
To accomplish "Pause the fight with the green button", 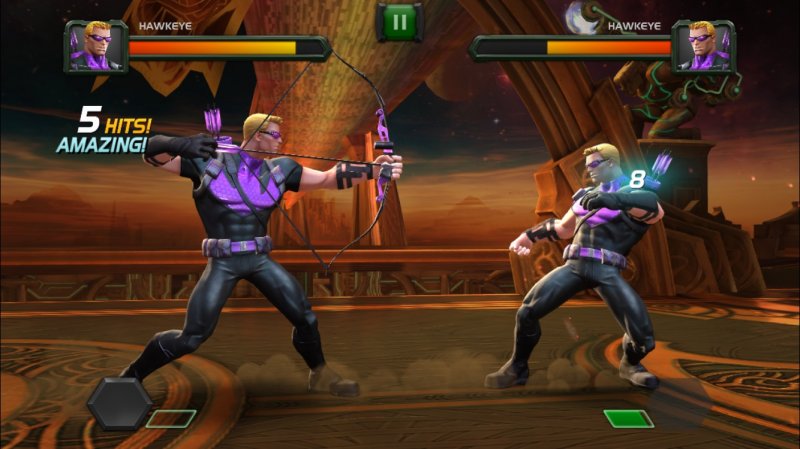I will [x=399, y=21].
